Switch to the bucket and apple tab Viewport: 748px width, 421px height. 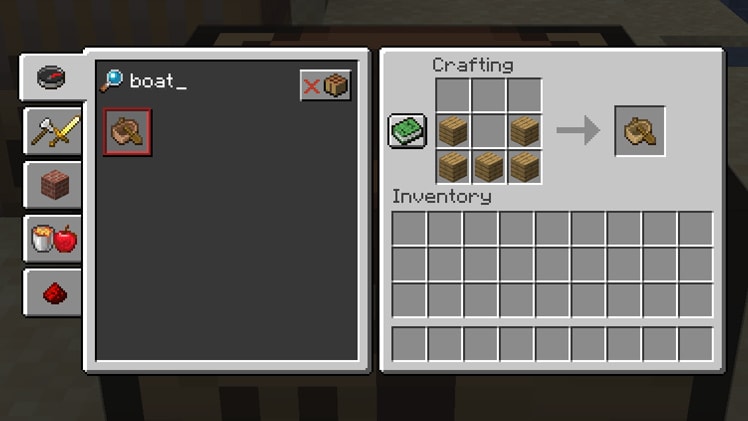point(53,239)
